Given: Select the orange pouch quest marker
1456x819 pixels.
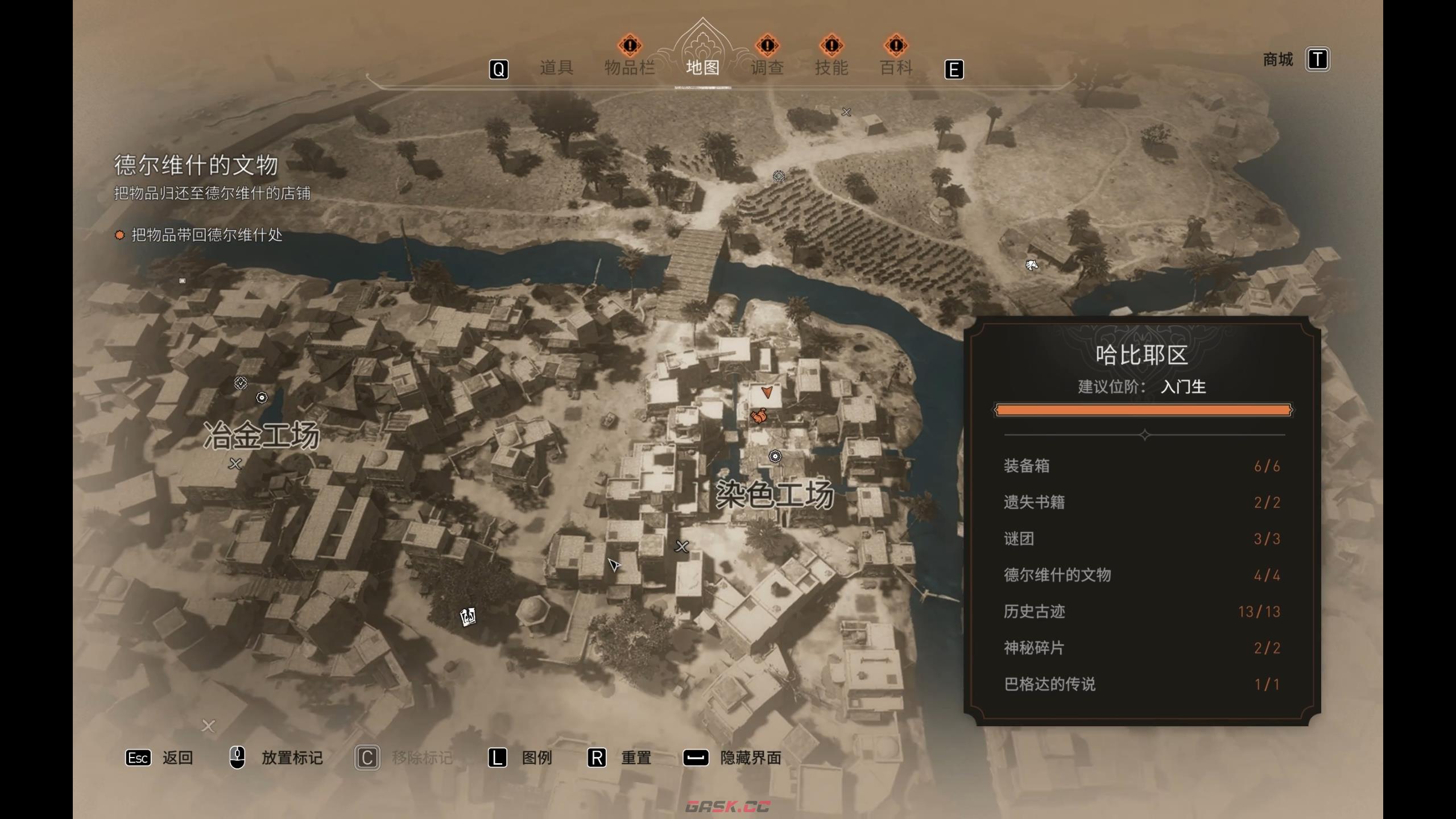Looking at the screenshot, I should coord(759,416).
